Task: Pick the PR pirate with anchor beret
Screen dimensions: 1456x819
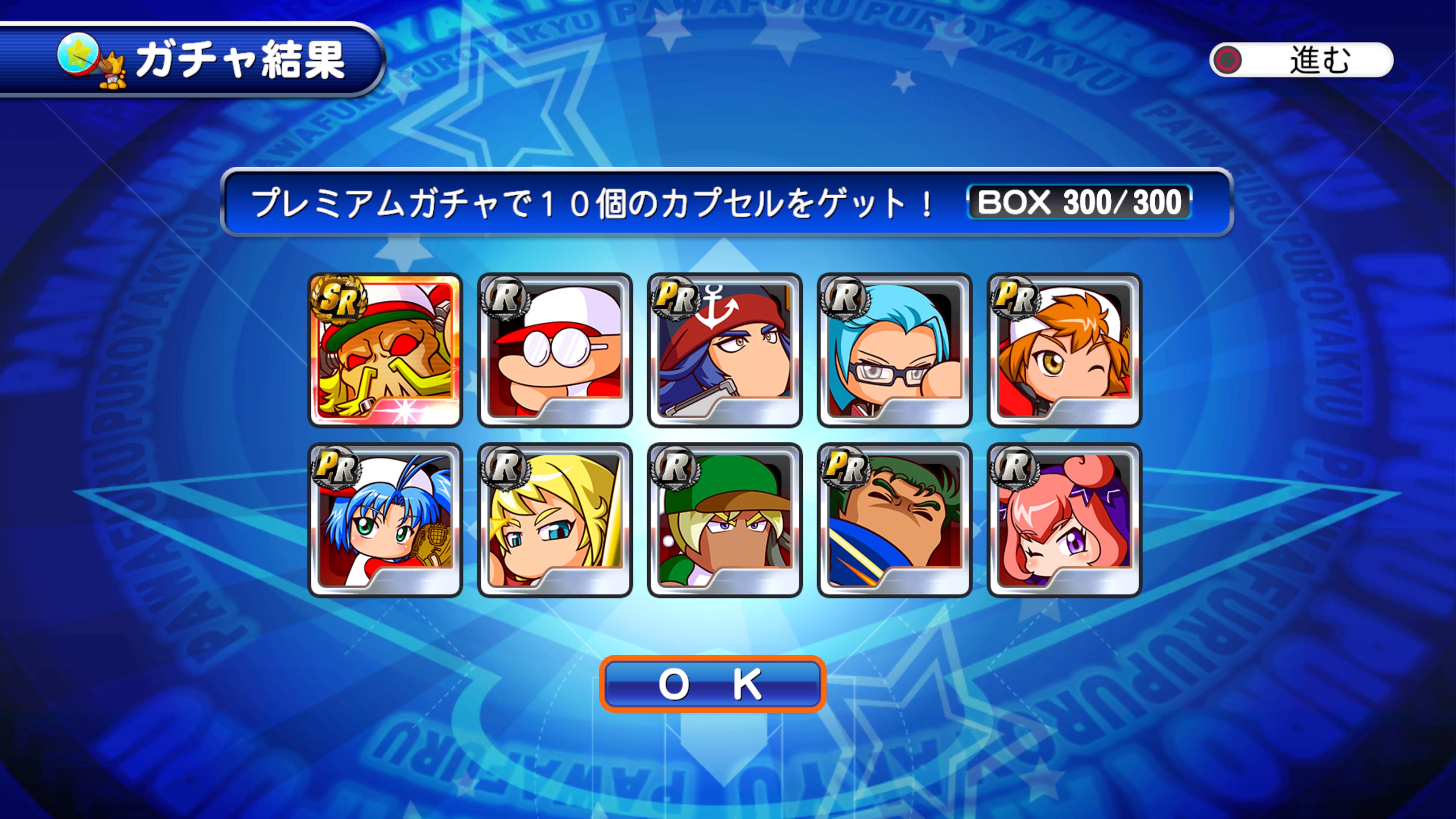Action: pos(725,350)
